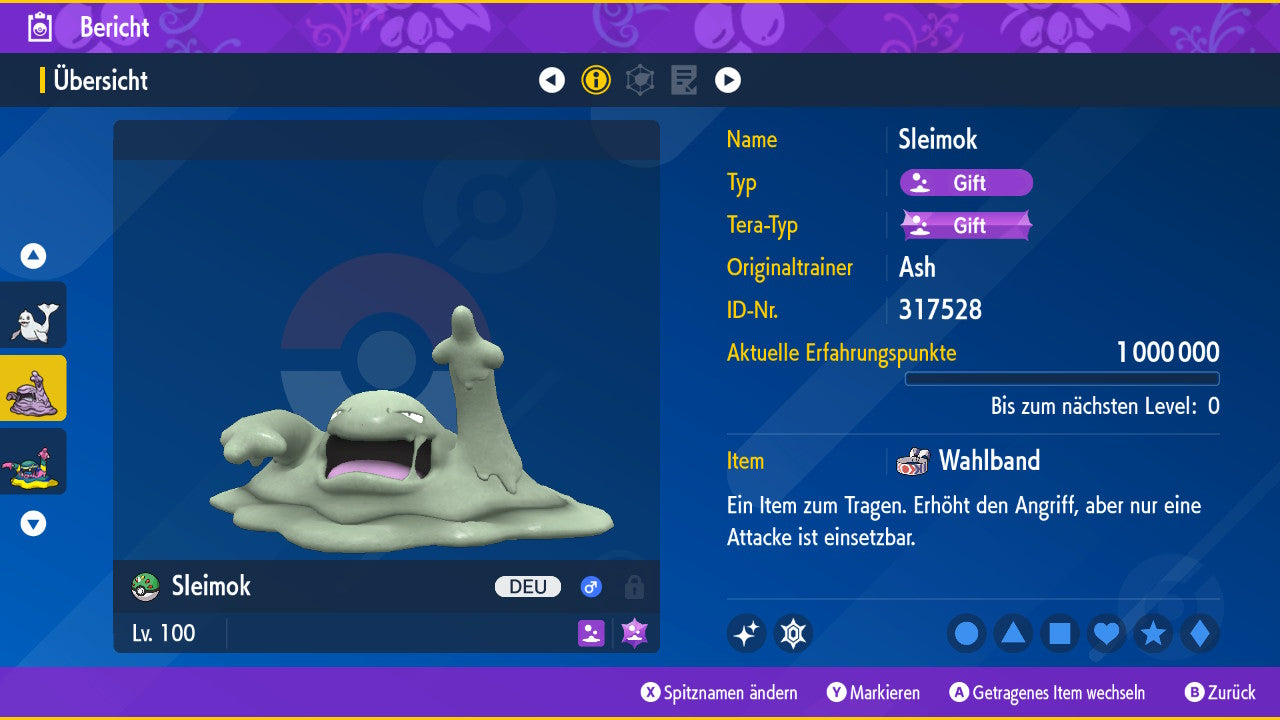The image size is (1280, 720).
Task: Select the white seal Pokémon thumbnail
Action: click(x=33, y=315)
